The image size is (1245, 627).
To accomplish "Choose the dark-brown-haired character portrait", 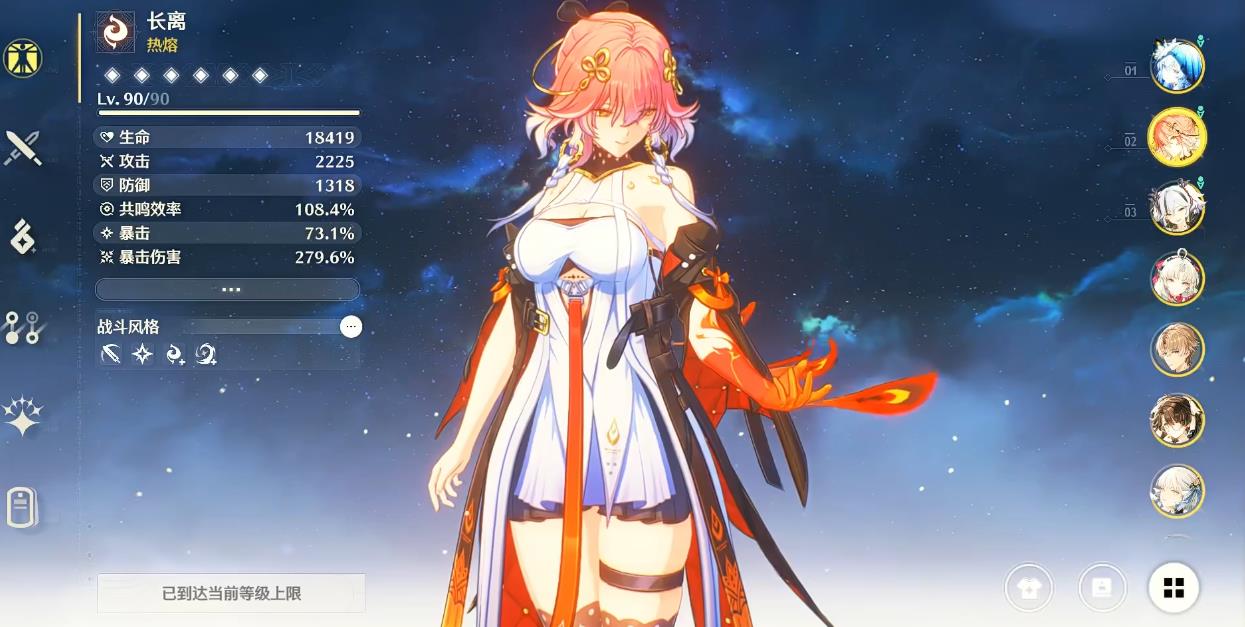I will [1176, 420].
